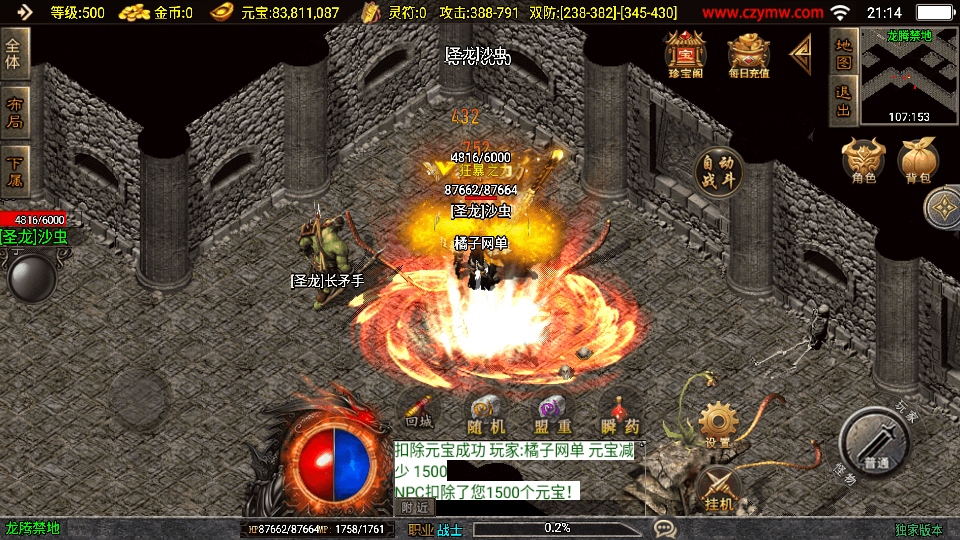Activate 挂机 idle mode with crossed swords

719,490
